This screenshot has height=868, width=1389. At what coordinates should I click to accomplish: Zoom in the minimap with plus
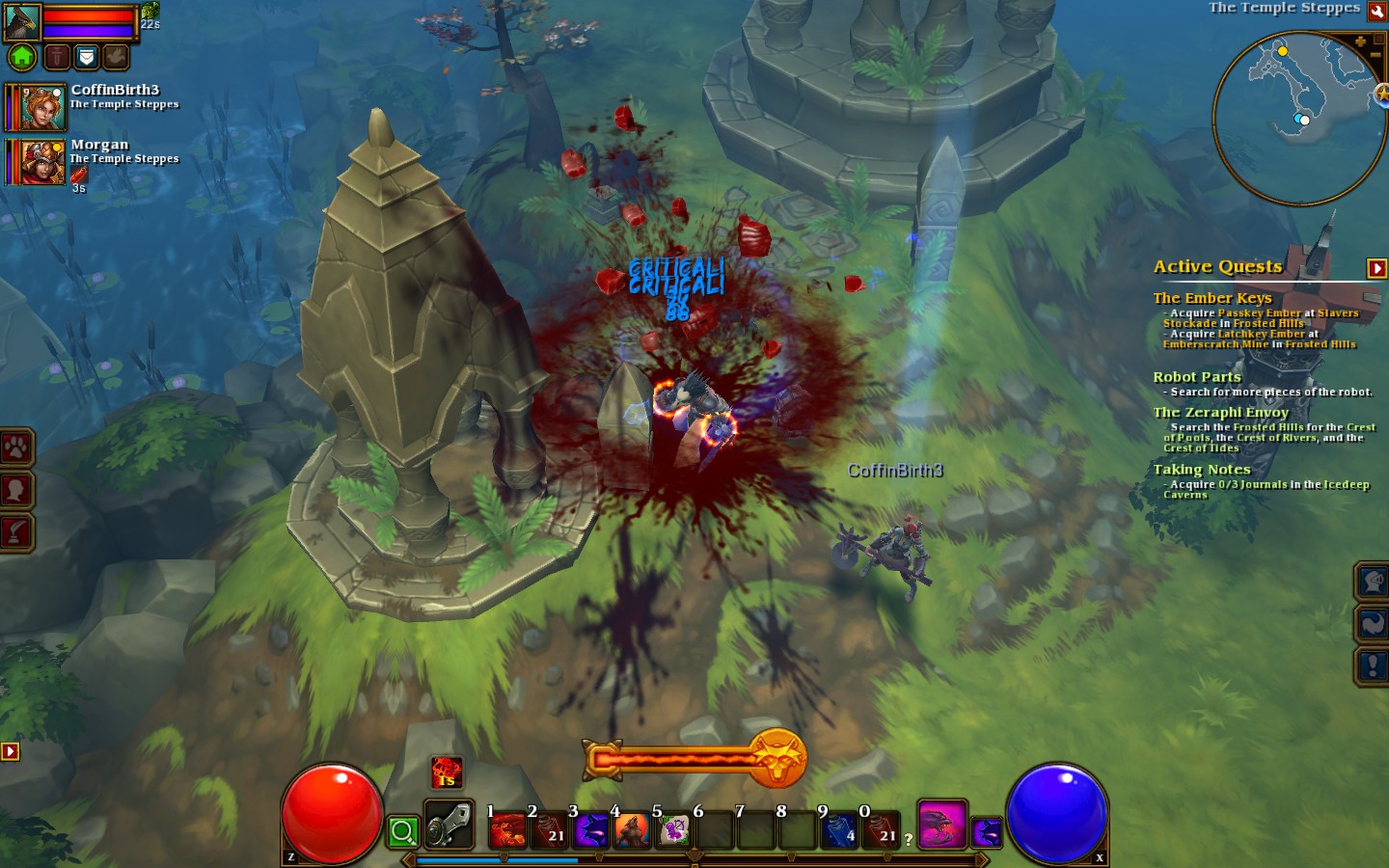click(1361, 41)
